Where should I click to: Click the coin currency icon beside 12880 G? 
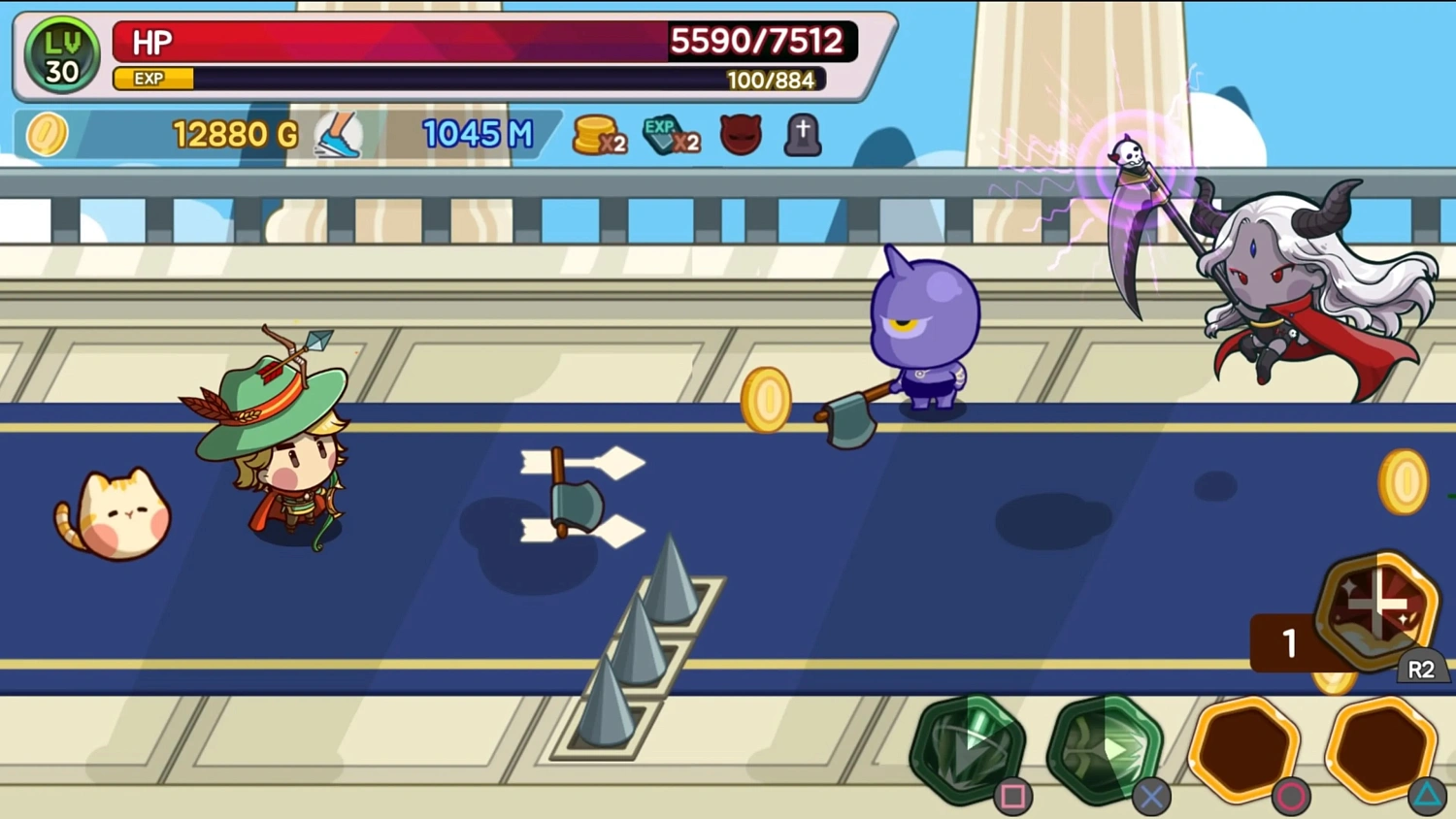48,135
